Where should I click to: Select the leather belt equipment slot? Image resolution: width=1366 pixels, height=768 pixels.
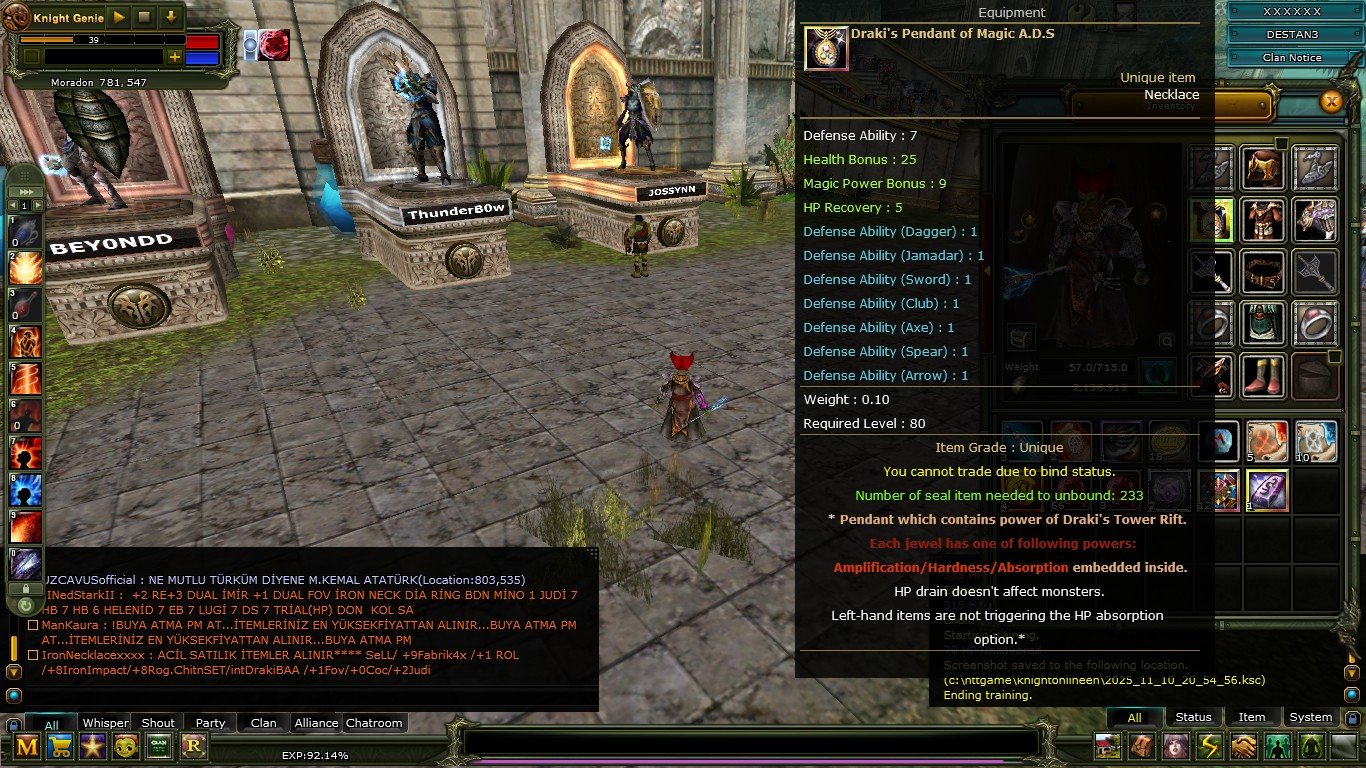pyautogui.click(x=1263, y=271)
